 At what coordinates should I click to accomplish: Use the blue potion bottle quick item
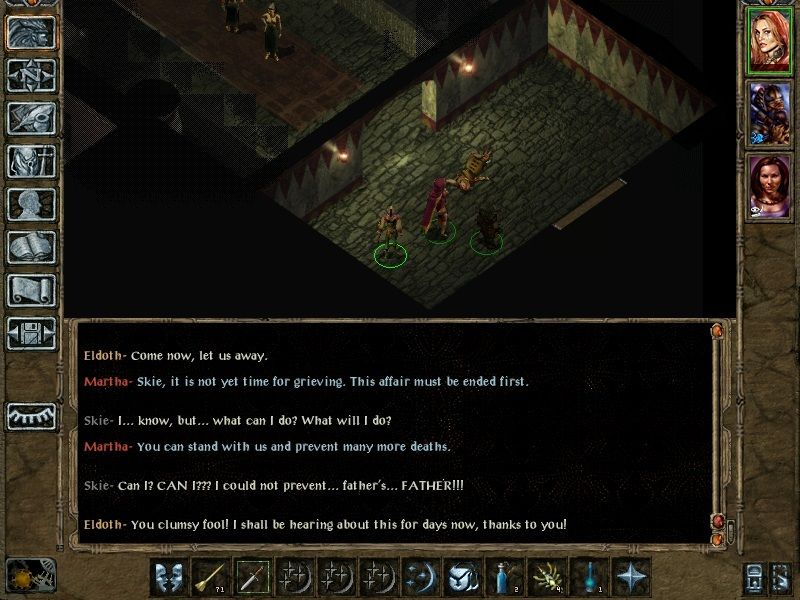[x=506, y=577]
